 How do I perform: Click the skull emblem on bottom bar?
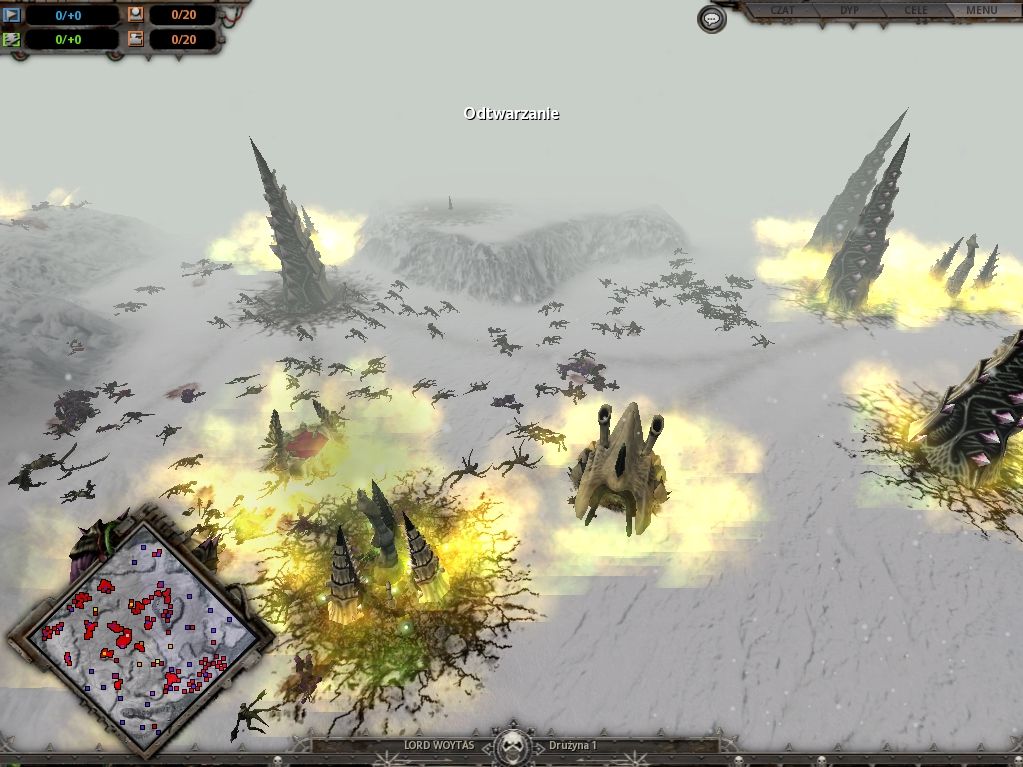coord(513,745)
